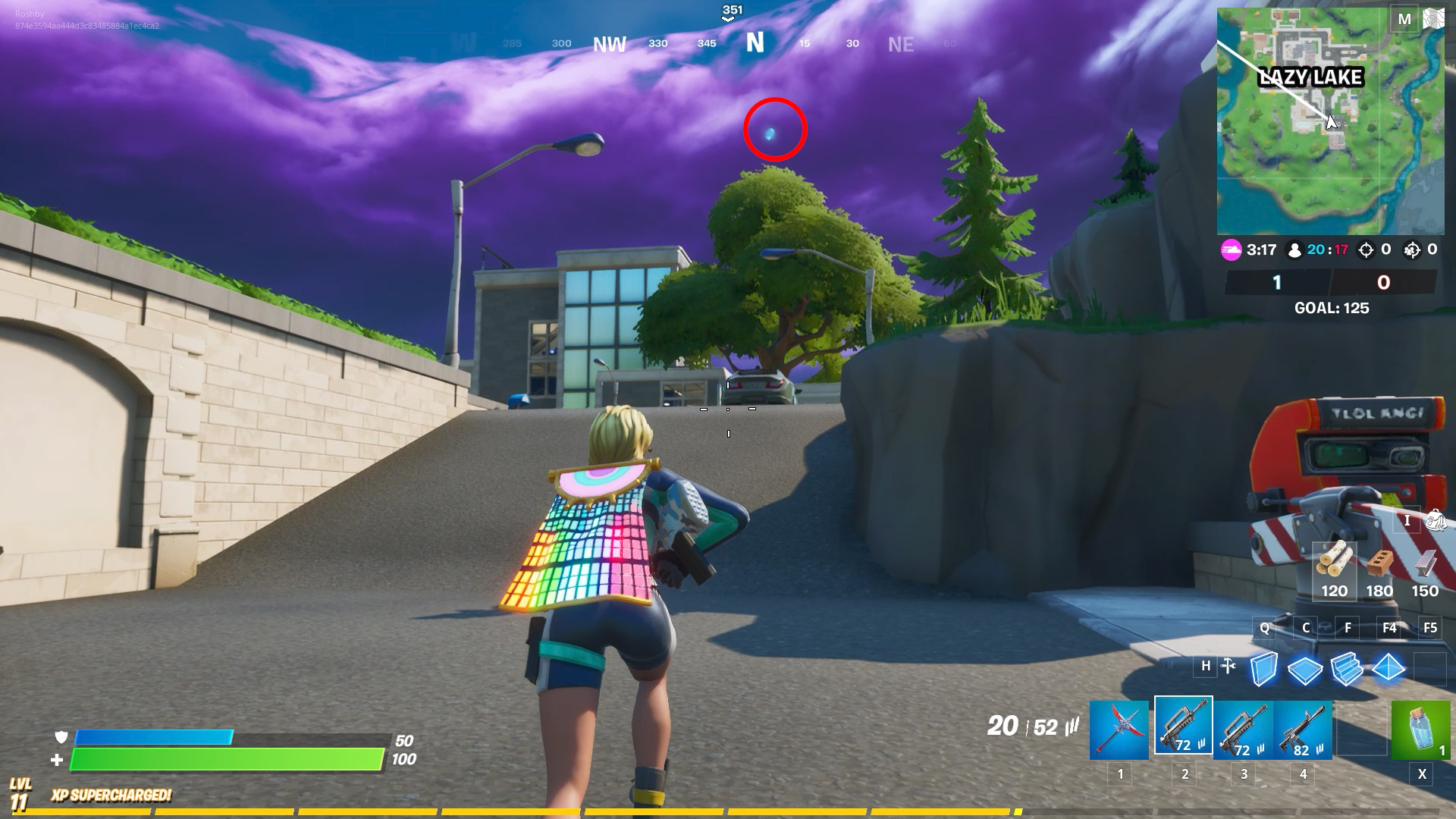1456x819 pixels.
Task: Select the pyramid roof building piece
Action: click(1389, 668)
